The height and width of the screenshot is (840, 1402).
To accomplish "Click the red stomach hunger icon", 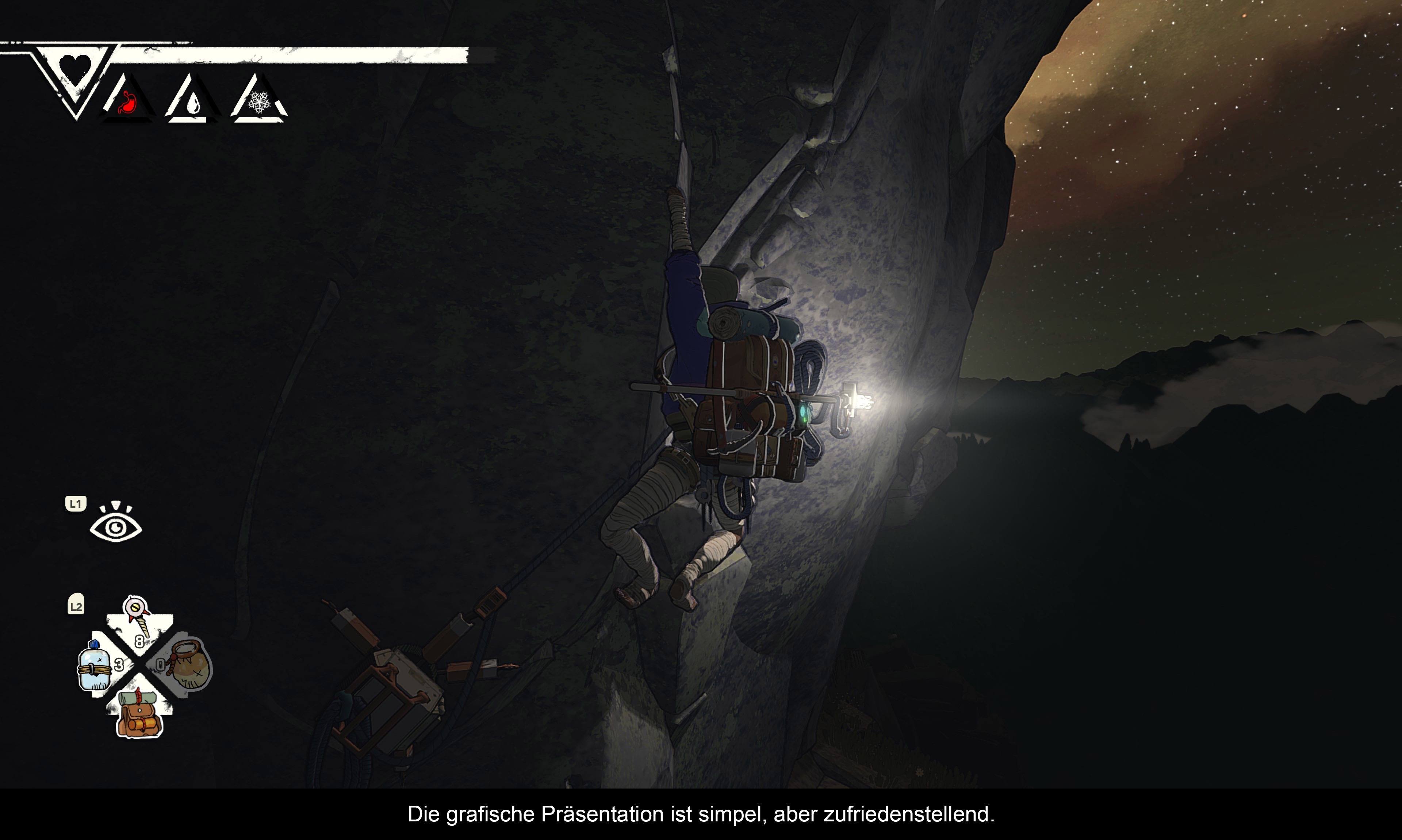I will tap(128, 103).
